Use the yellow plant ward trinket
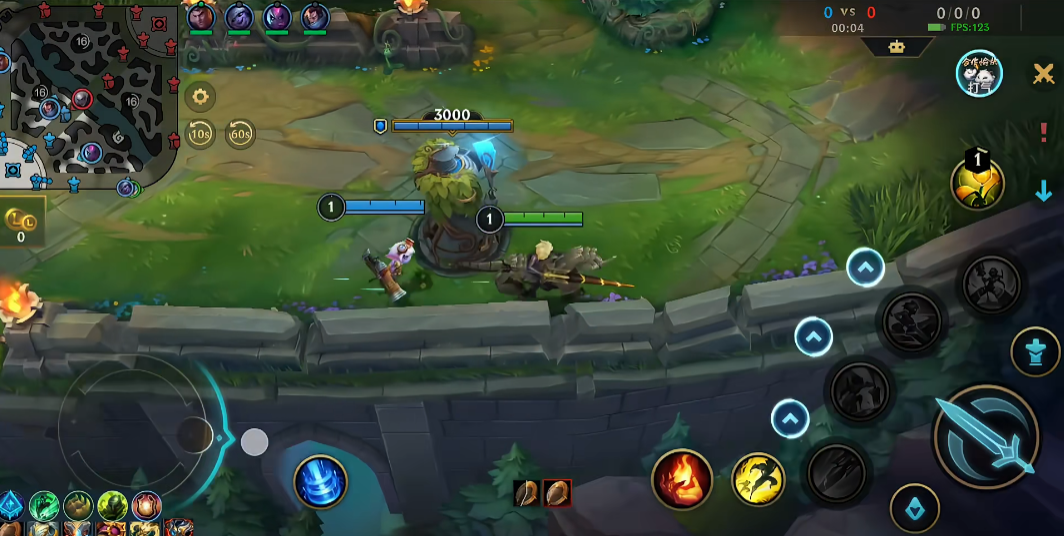The height and width of the screenshot is (536, 1064). [977, 185]
